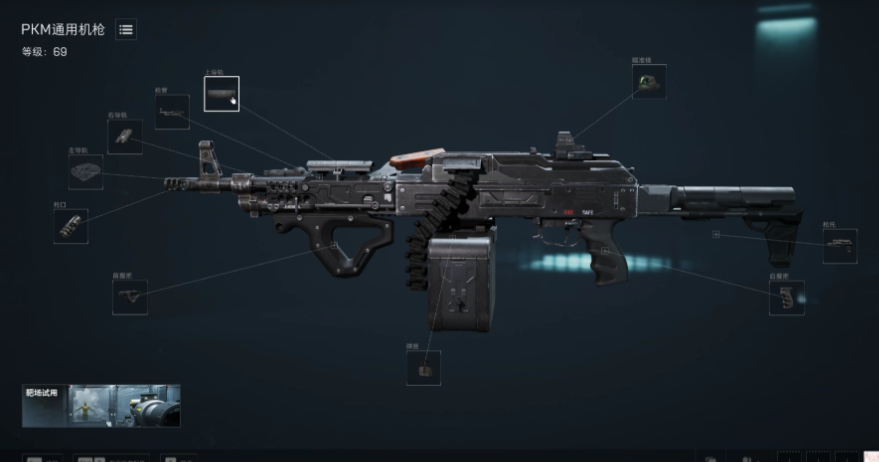Select the 左导轨 left rail slot

click(x=85, y=172)
